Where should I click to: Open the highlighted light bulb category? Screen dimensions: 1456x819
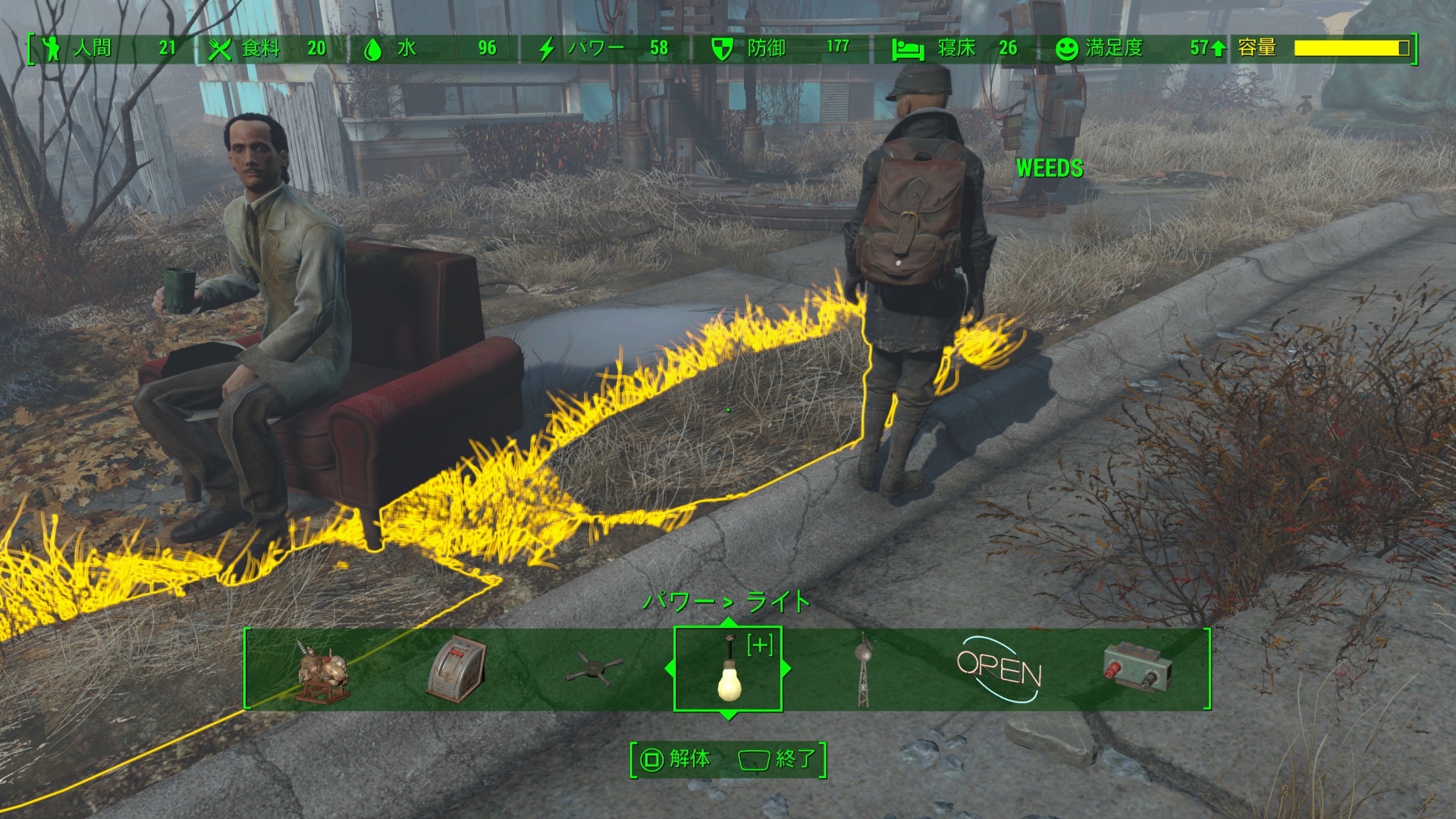click(x=728, y=670)
